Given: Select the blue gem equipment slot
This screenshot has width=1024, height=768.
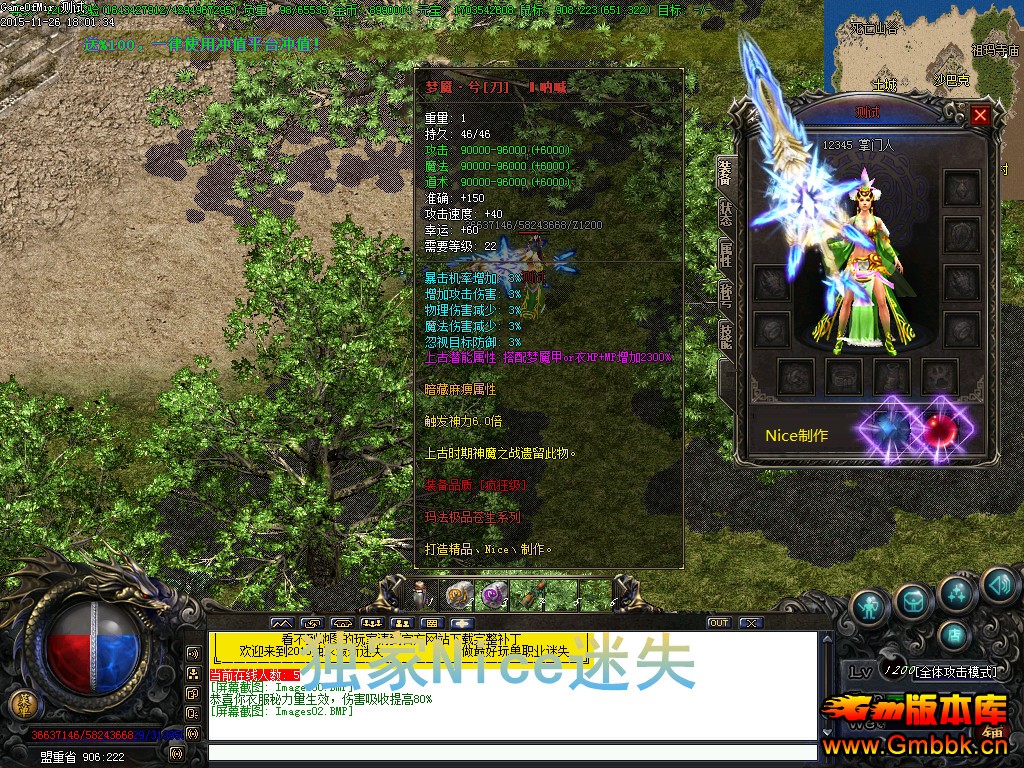Looking at the screenshot, I should 889,428.
